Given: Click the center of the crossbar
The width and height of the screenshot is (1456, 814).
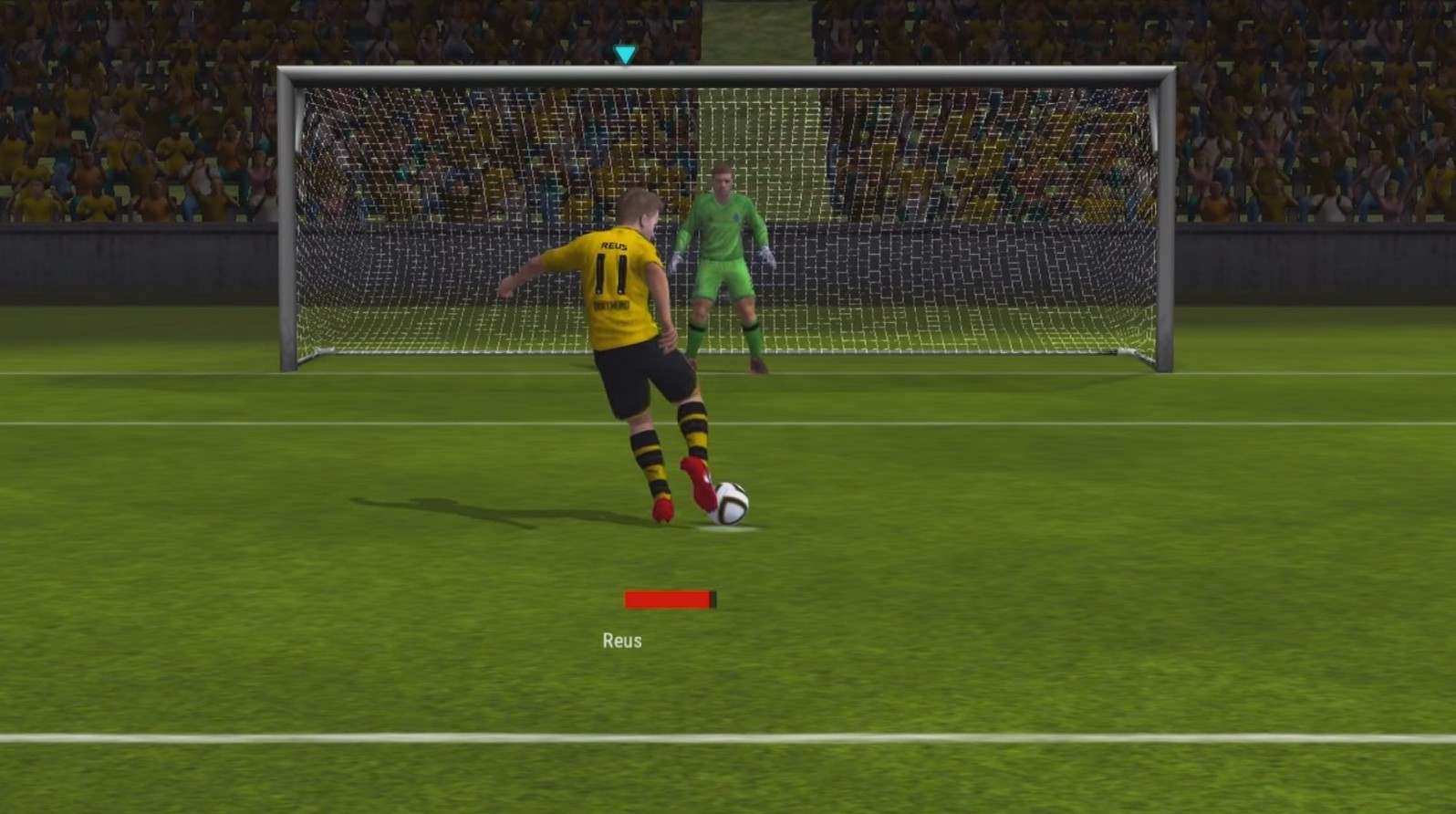Looking at the screenshot, I should [725, 75].
